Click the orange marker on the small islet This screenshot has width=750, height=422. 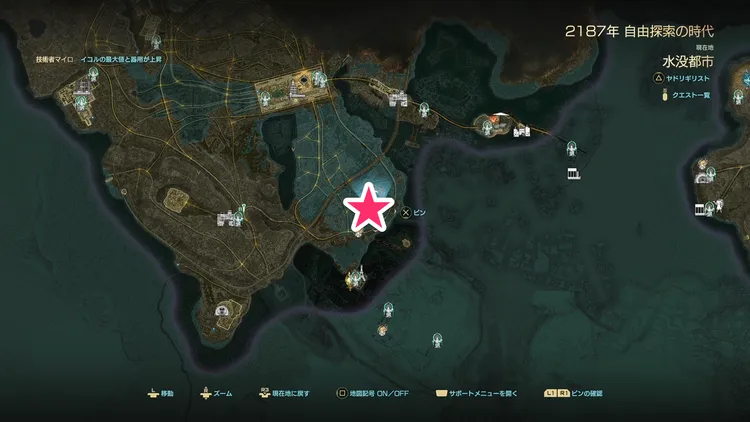coord(494,118)
